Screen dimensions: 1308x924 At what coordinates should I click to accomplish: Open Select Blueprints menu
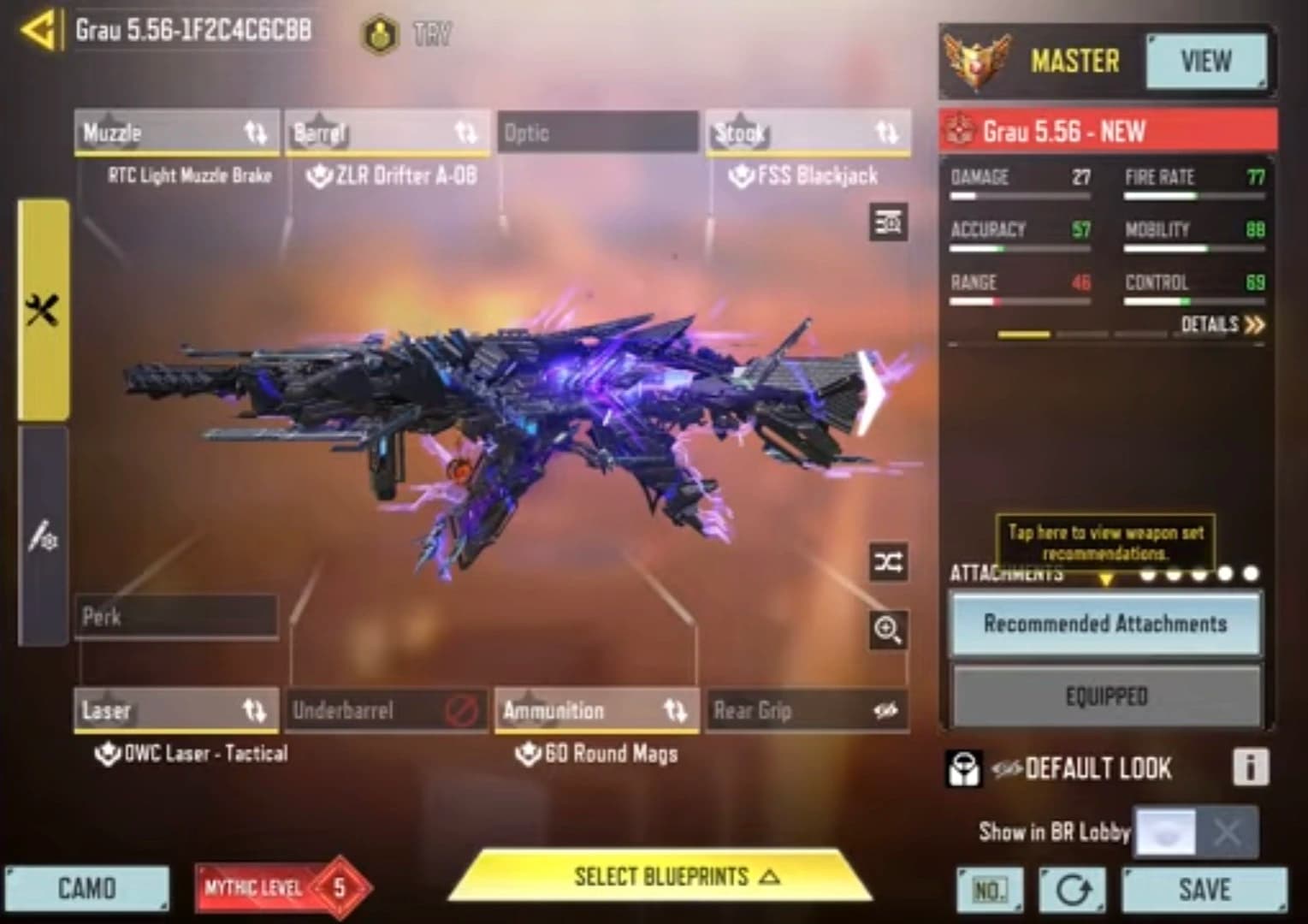click(661, 877)
